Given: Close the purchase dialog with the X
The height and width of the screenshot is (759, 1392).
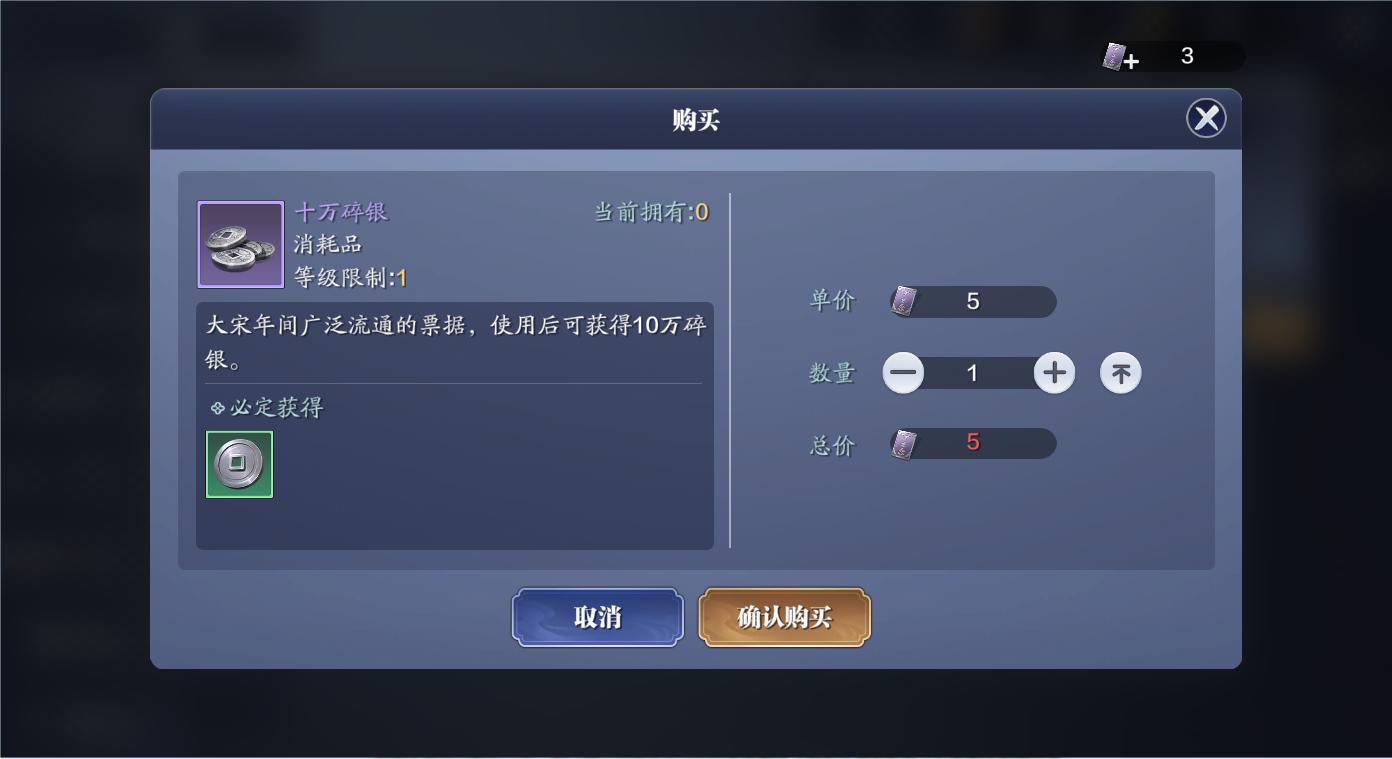Looking at the screenshot, I should pyautogui.click(x=1206, y=118).
